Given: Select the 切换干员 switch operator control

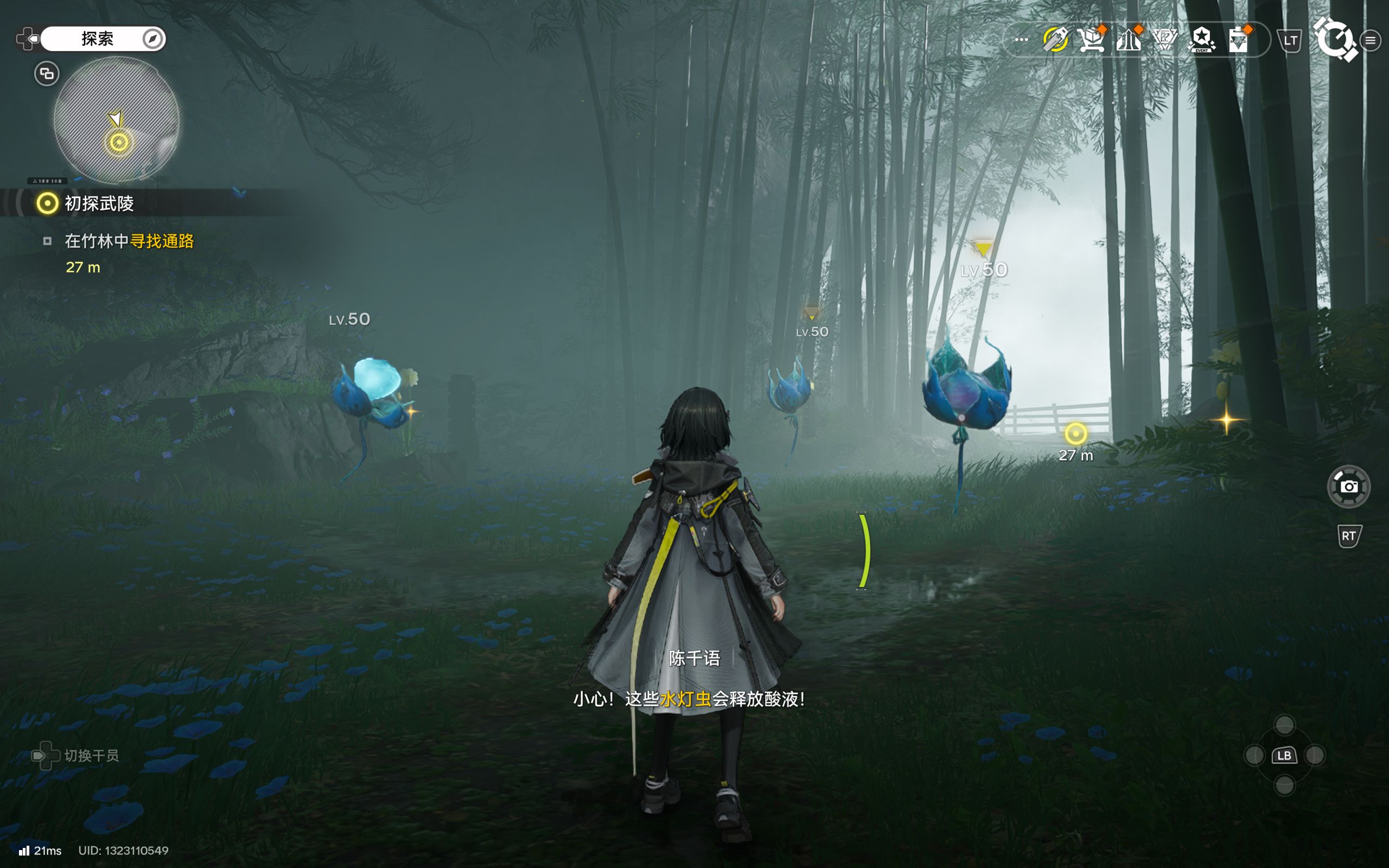Looking at the screenshot, I should 76,756.
